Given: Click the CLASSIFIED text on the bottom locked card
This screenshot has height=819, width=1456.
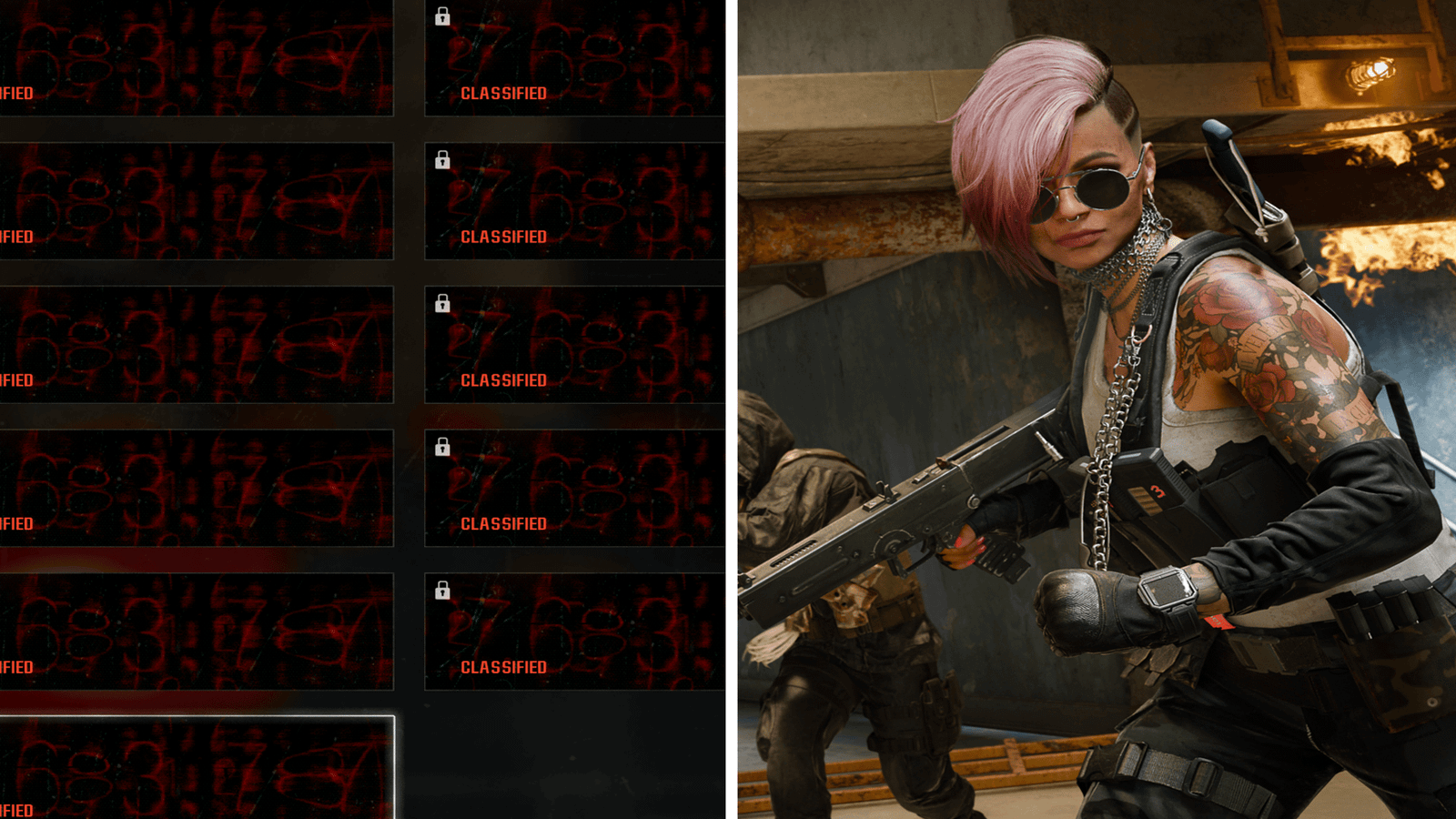Looking at the screenshot, I should pos(504,666).
